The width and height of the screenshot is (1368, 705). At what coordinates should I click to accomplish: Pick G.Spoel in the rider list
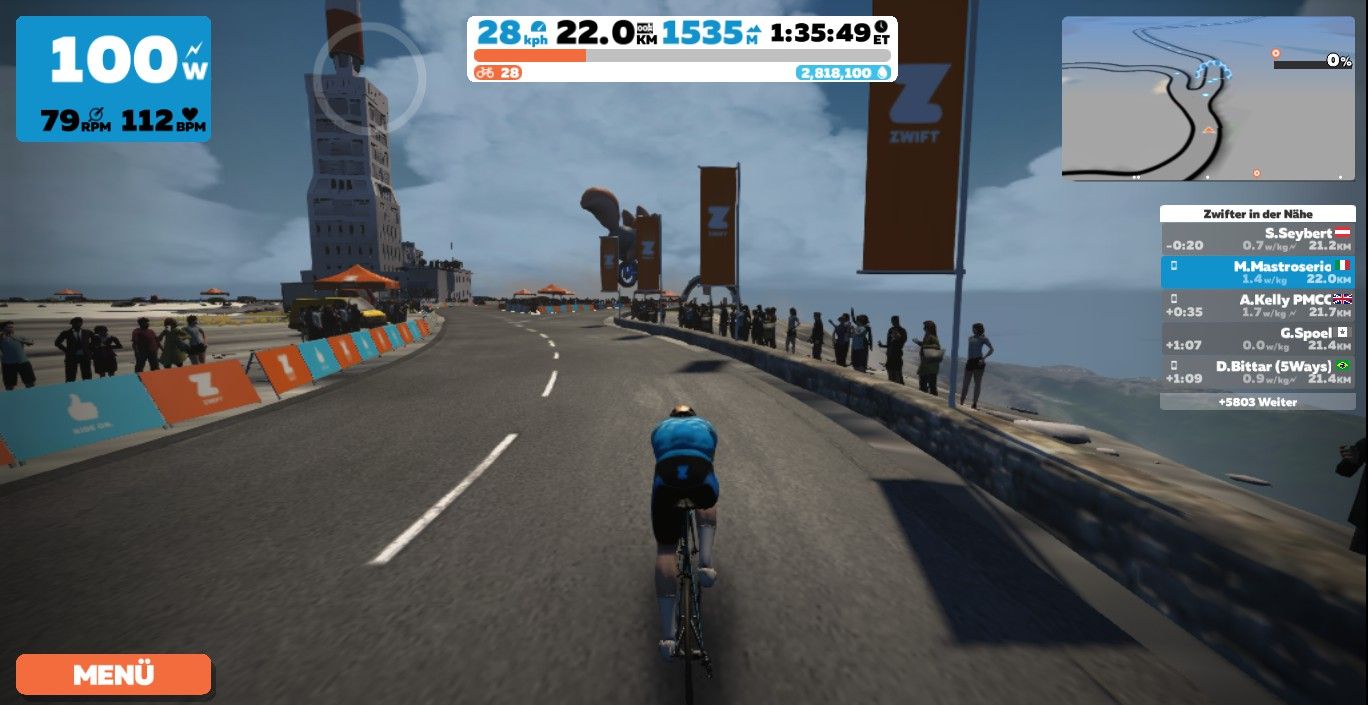tap(1257, 338)
